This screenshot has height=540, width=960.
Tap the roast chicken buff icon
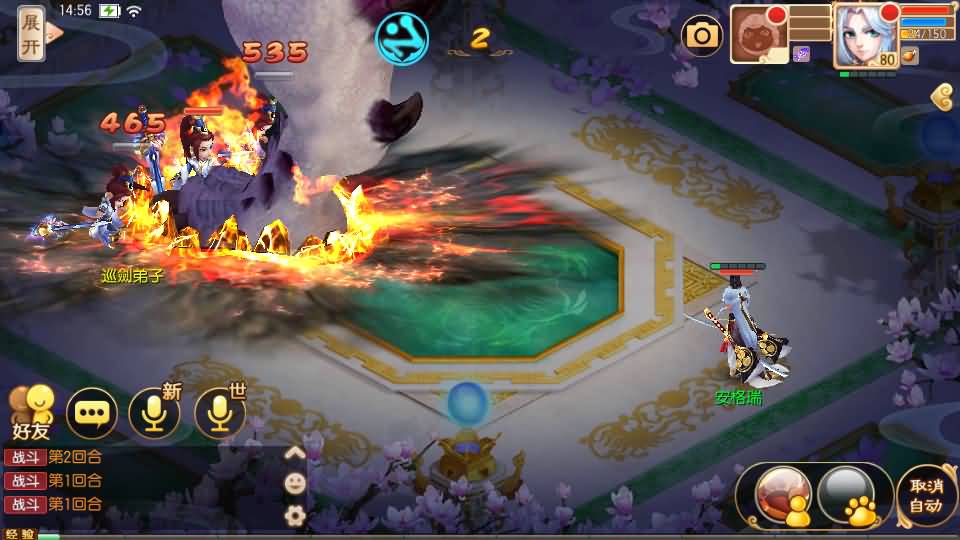click(x=909, y=56)
